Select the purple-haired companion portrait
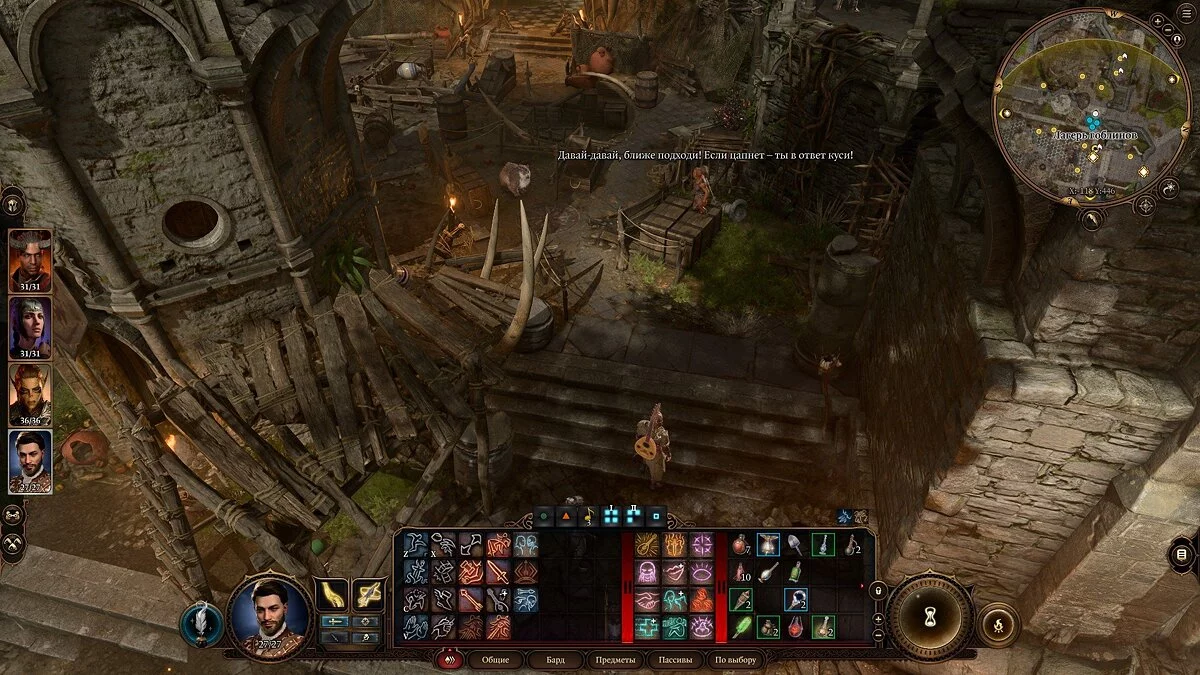The height and width of the screenshot is (675, 1200). pyautogui.click(x=31, y=325)
